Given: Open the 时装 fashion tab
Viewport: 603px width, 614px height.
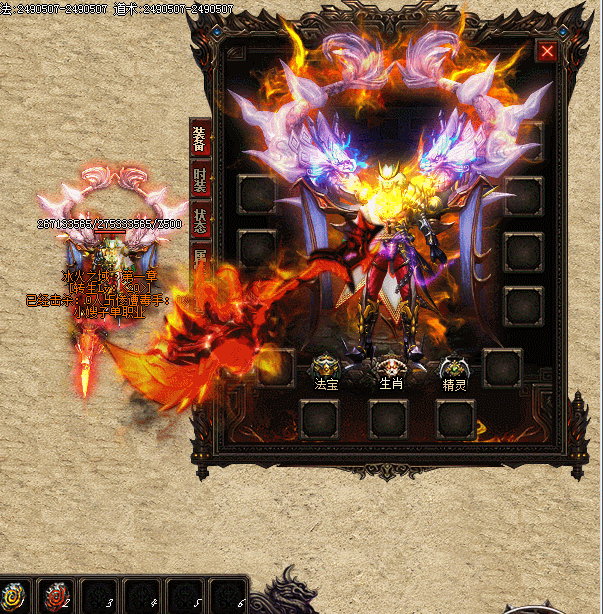Looking at the screenshot, I should point(200,181).
